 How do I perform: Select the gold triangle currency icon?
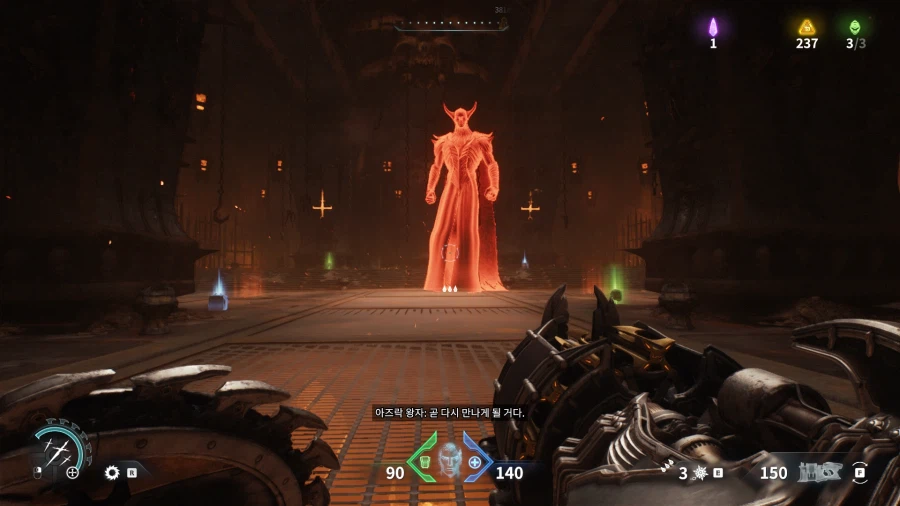pos(806,27)
